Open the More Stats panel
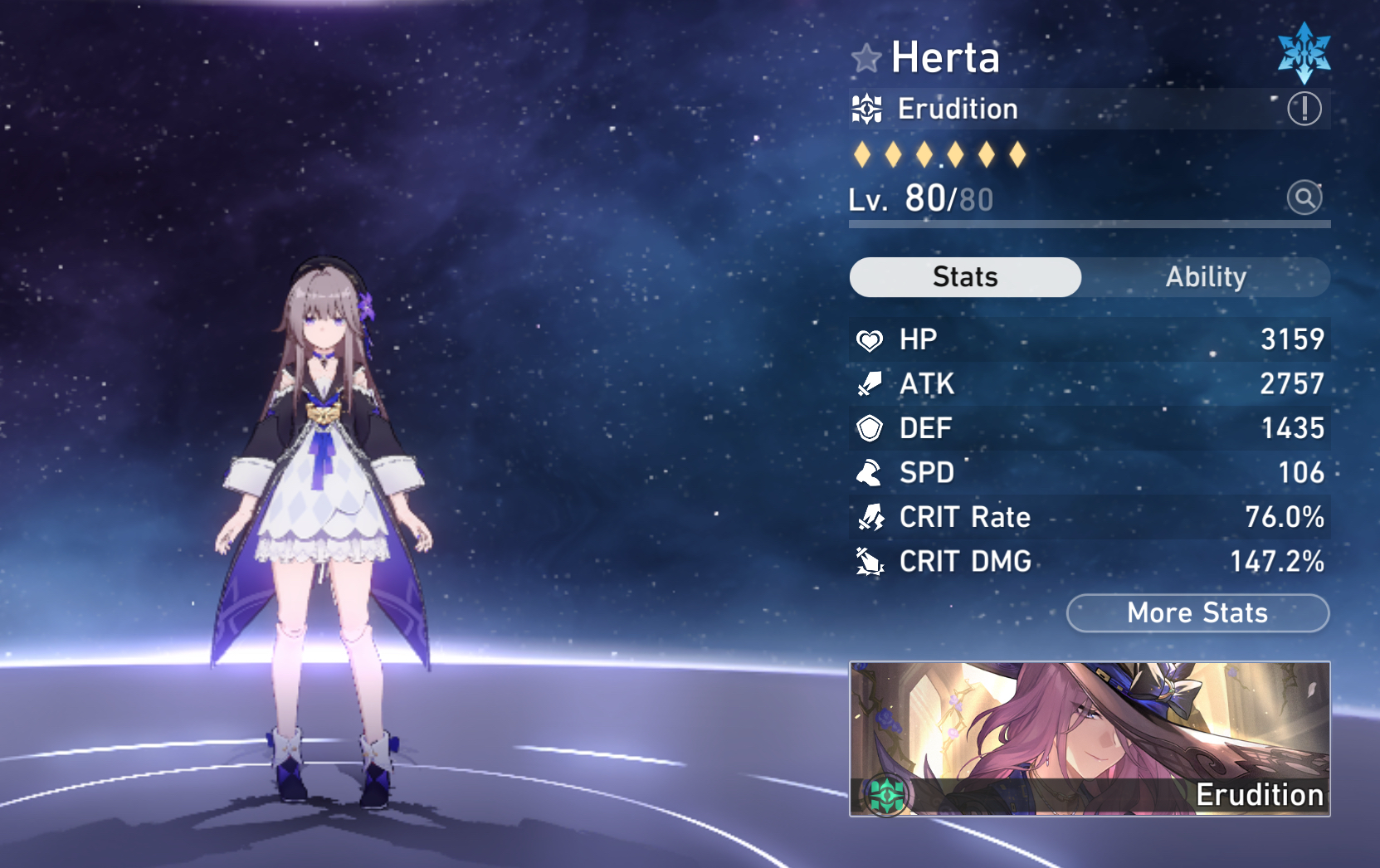 [1197, 613]
